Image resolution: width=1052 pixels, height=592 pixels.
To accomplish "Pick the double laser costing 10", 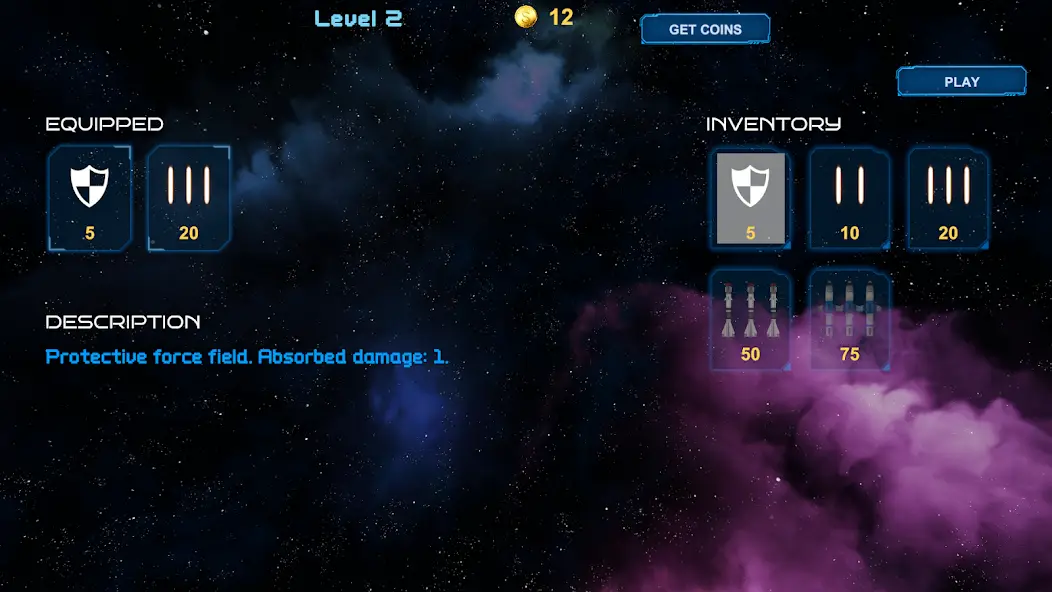I will (x=849, y=198).
